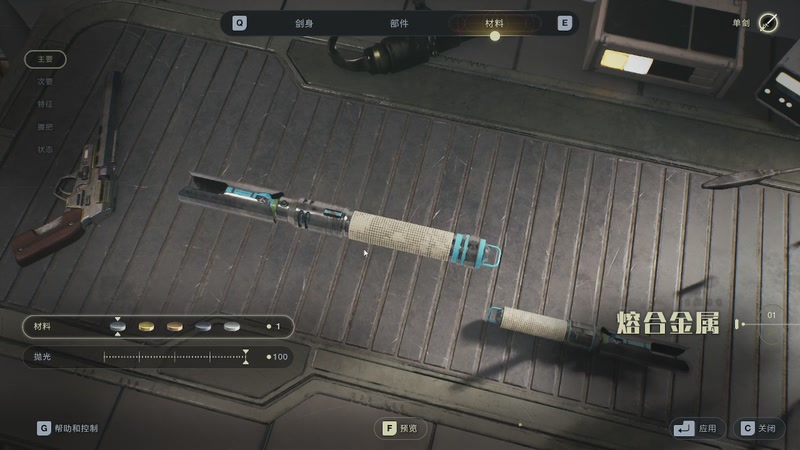
Task: Set the 抛光 slider to its midpoint
Action: 174,357
